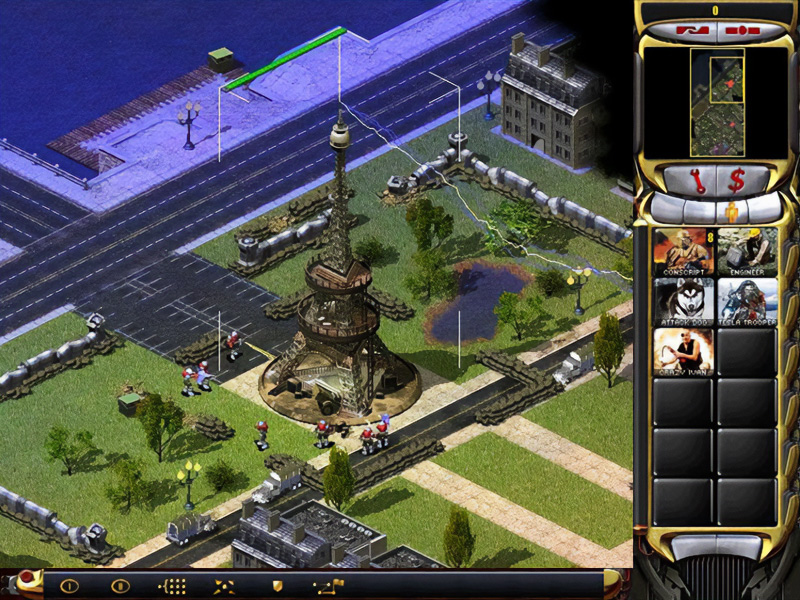Enable the flag waypoint path command
Image resolution: width=800 pixels, height=600 pixels.
click(329, 586)
